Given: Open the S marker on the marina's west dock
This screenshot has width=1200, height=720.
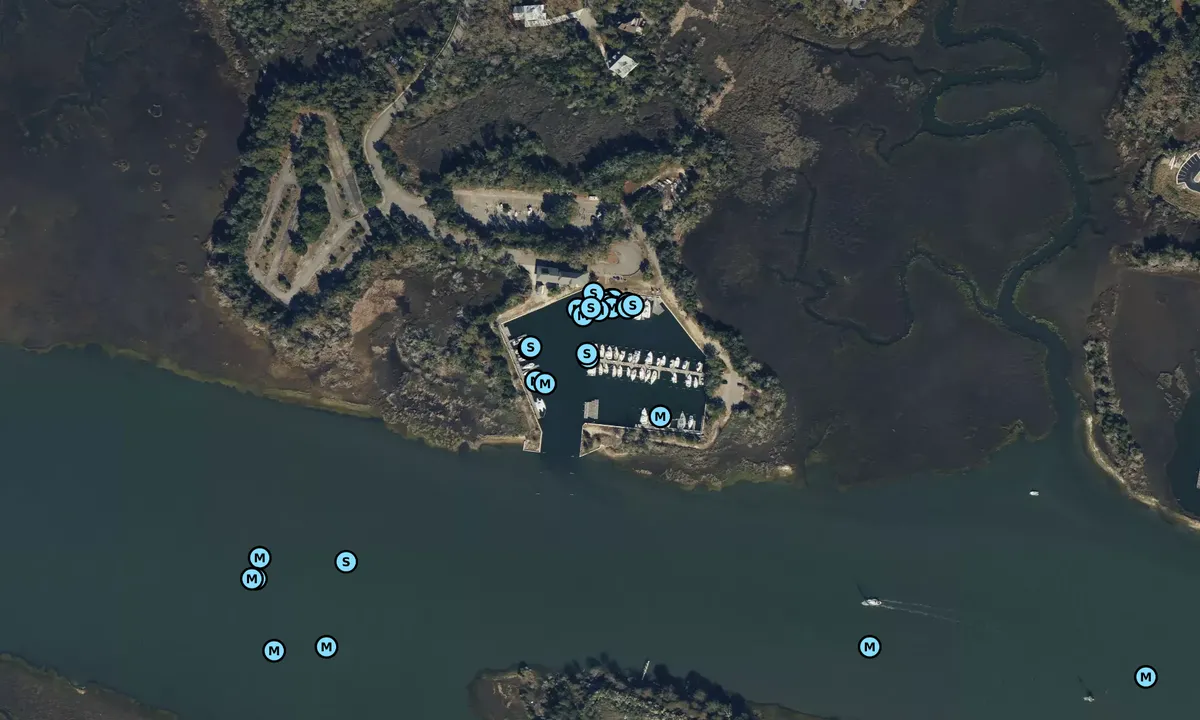Looking at the screenshot, I should [531, 347].
